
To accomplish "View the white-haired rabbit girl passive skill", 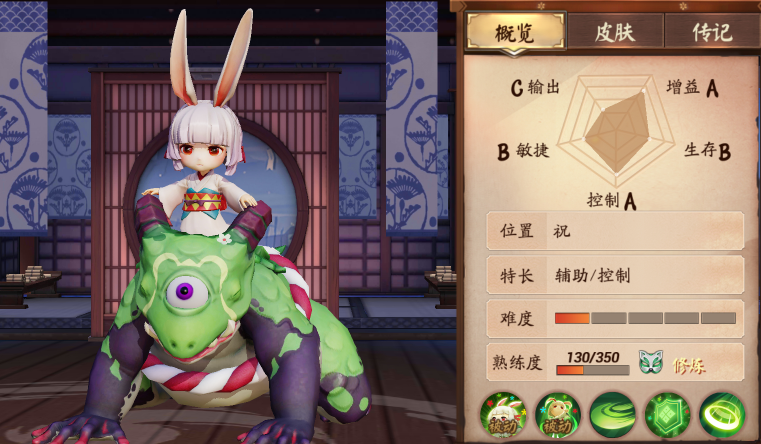I will coord(503,416).
